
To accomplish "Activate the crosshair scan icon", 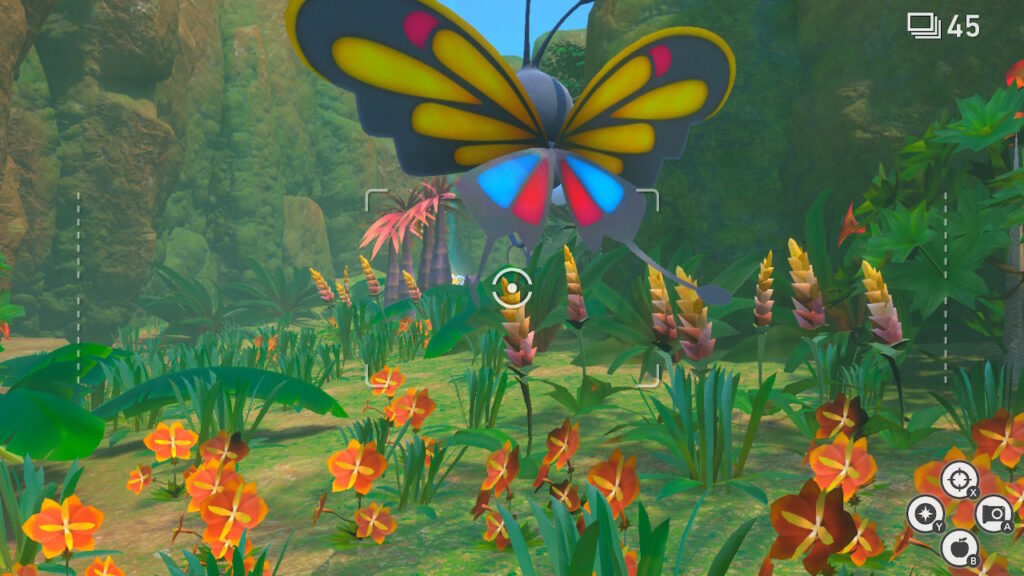I will pyautogui.click(x=959, y=480).
